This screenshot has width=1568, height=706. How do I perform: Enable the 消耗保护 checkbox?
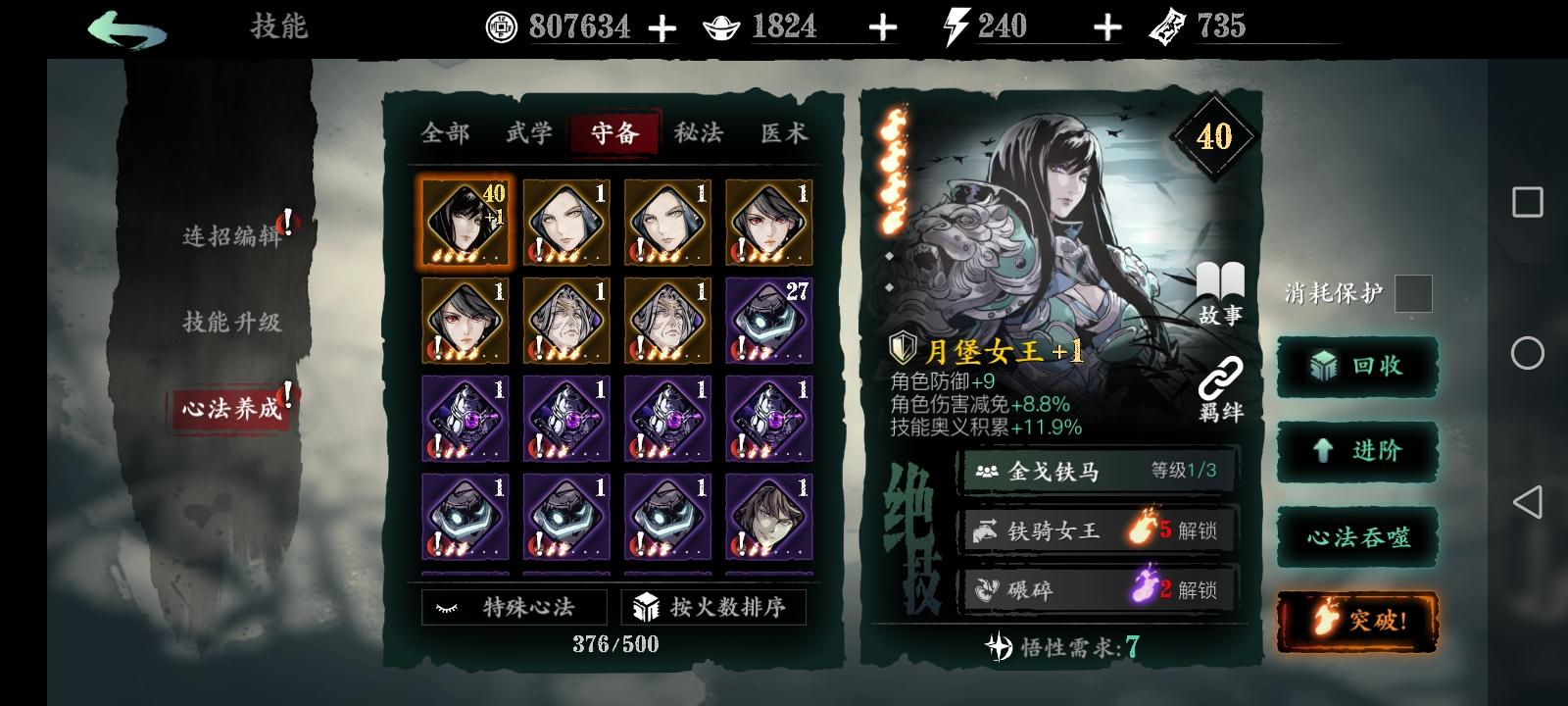click(1415, 294)
